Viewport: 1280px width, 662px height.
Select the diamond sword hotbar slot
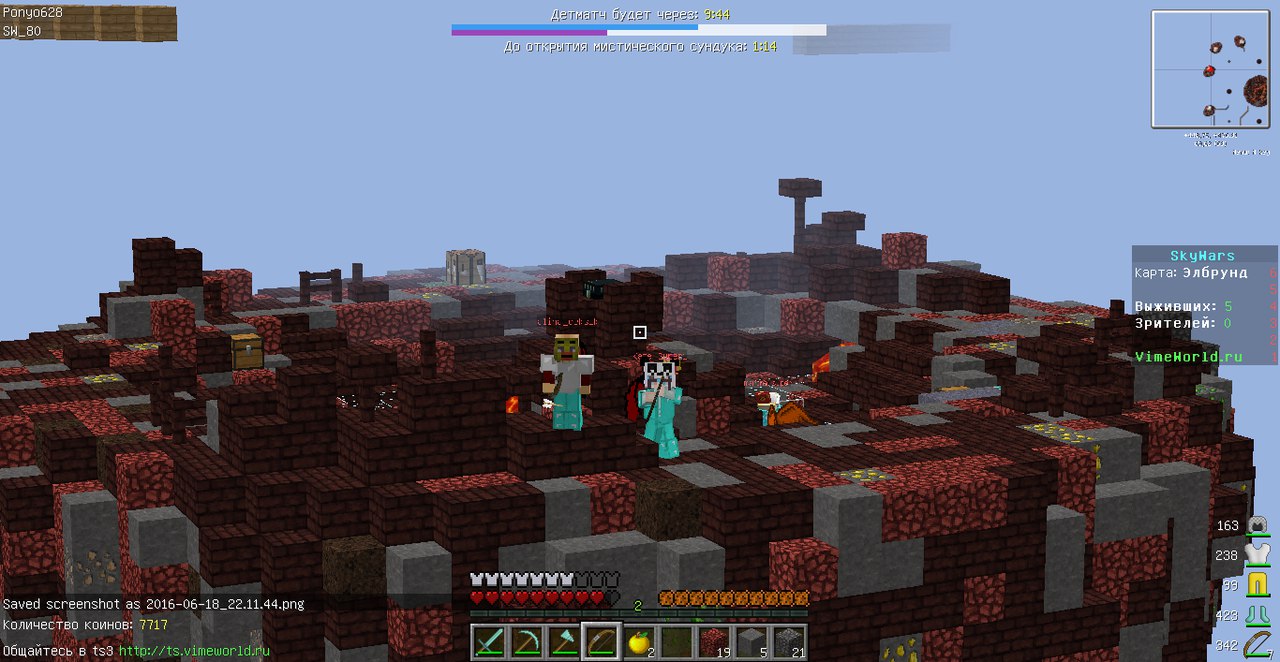487,640
